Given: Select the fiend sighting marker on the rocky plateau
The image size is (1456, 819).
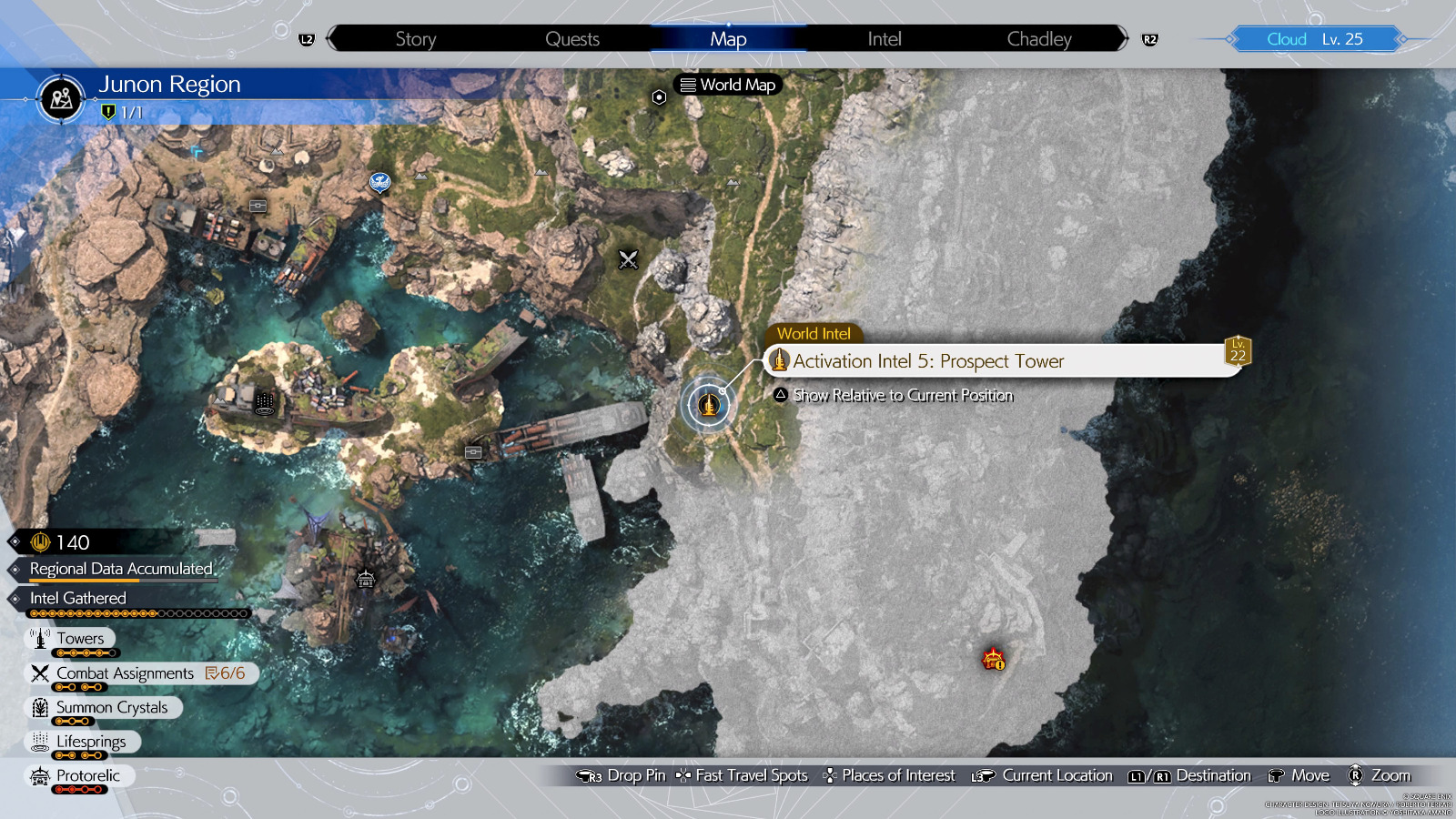Looking at the screenshot, I should pos(992,659).
